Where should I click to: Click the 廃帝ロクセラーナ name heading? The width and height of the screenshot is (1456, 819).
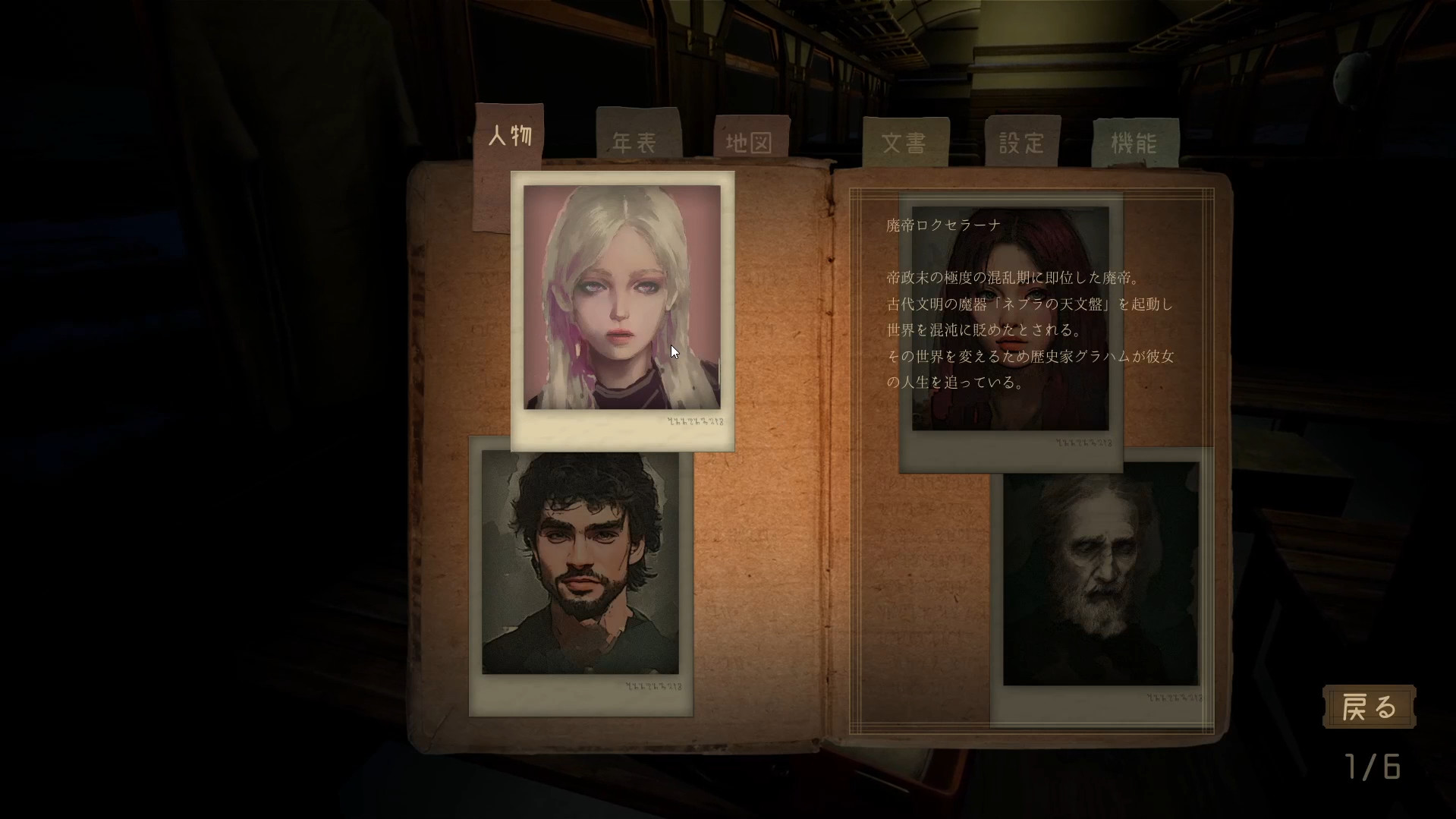pos(941,224)
